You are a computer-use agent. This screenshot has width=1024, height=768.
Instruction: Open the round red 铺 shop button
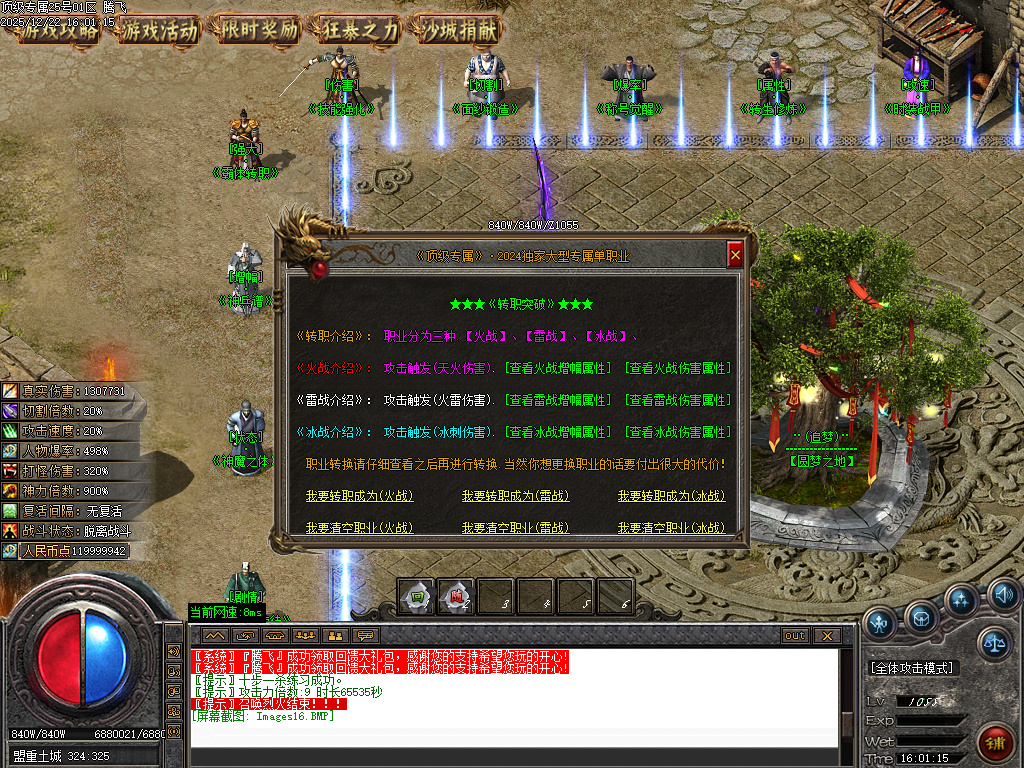(x=995, y=744)
